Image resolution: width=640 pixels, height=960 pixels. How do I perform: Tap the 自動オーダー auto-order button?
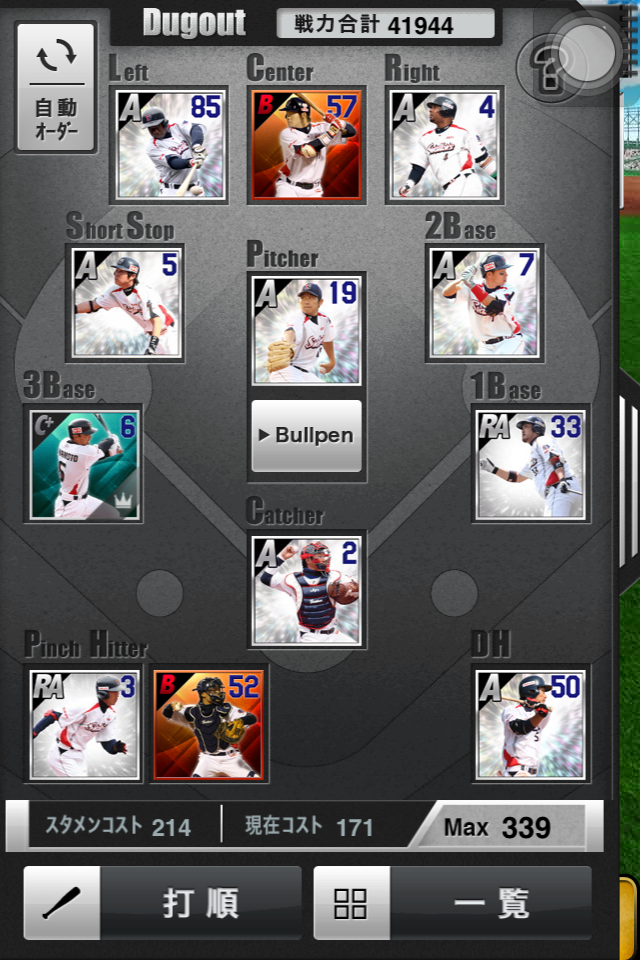click(x=56, y=87)
